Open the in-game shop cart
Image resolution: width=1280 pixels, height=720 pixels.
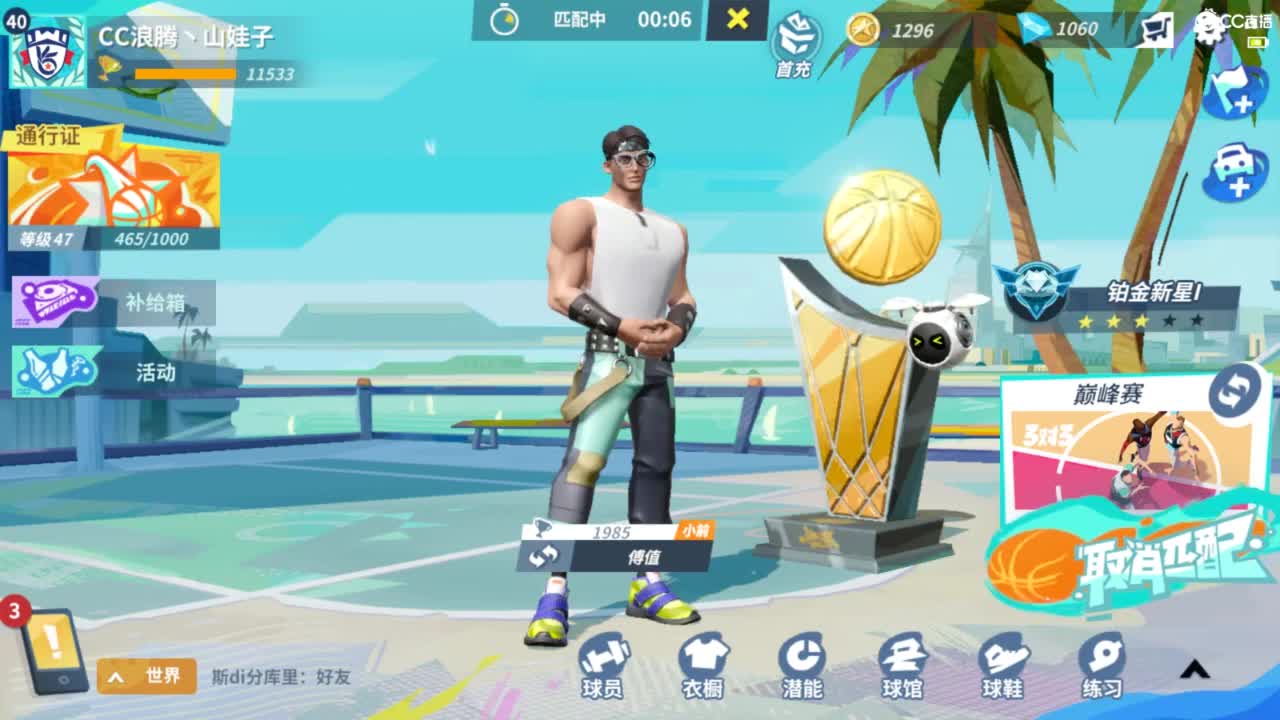[x=1157, y=30]
